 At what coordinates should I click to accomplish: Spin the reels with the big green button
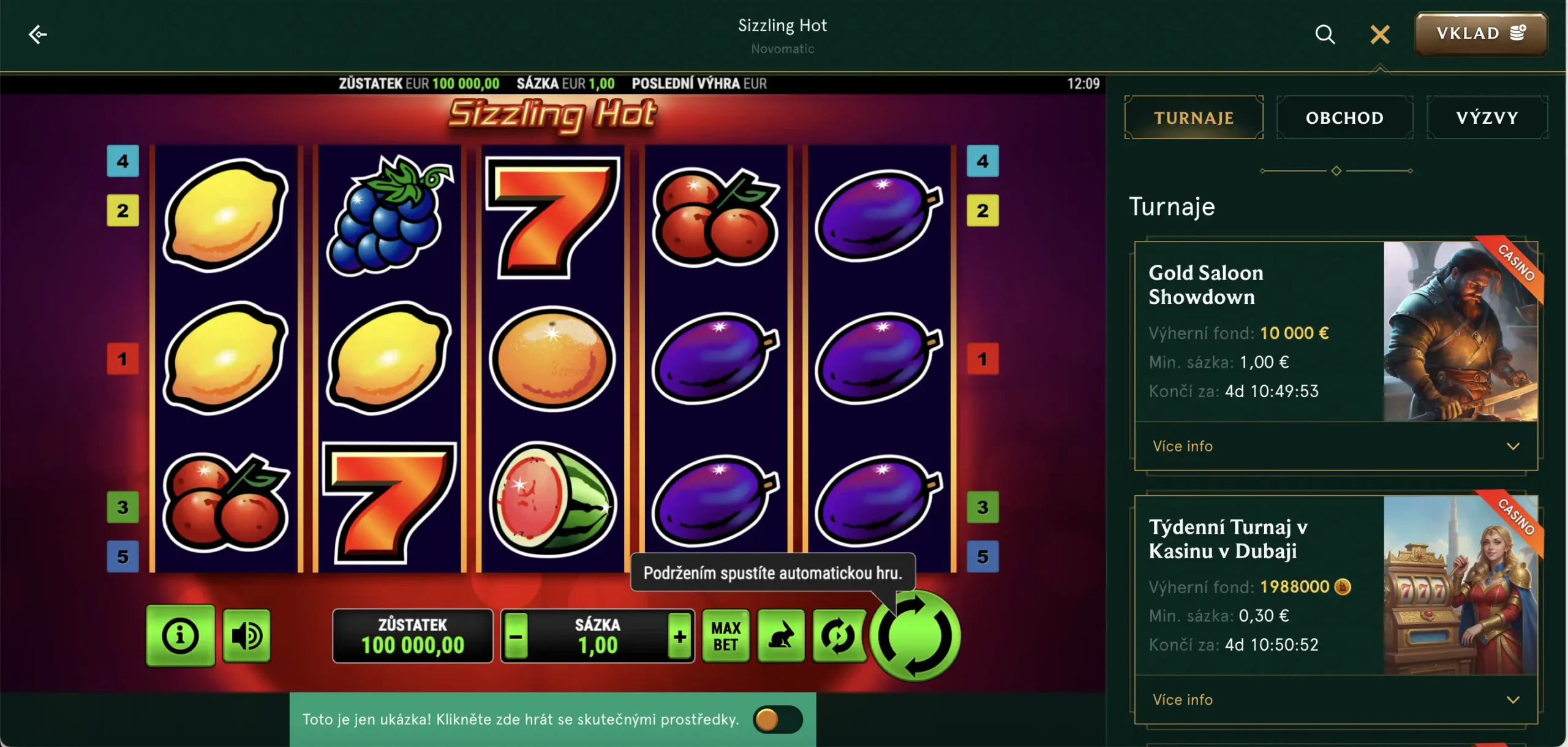[915, 636]
